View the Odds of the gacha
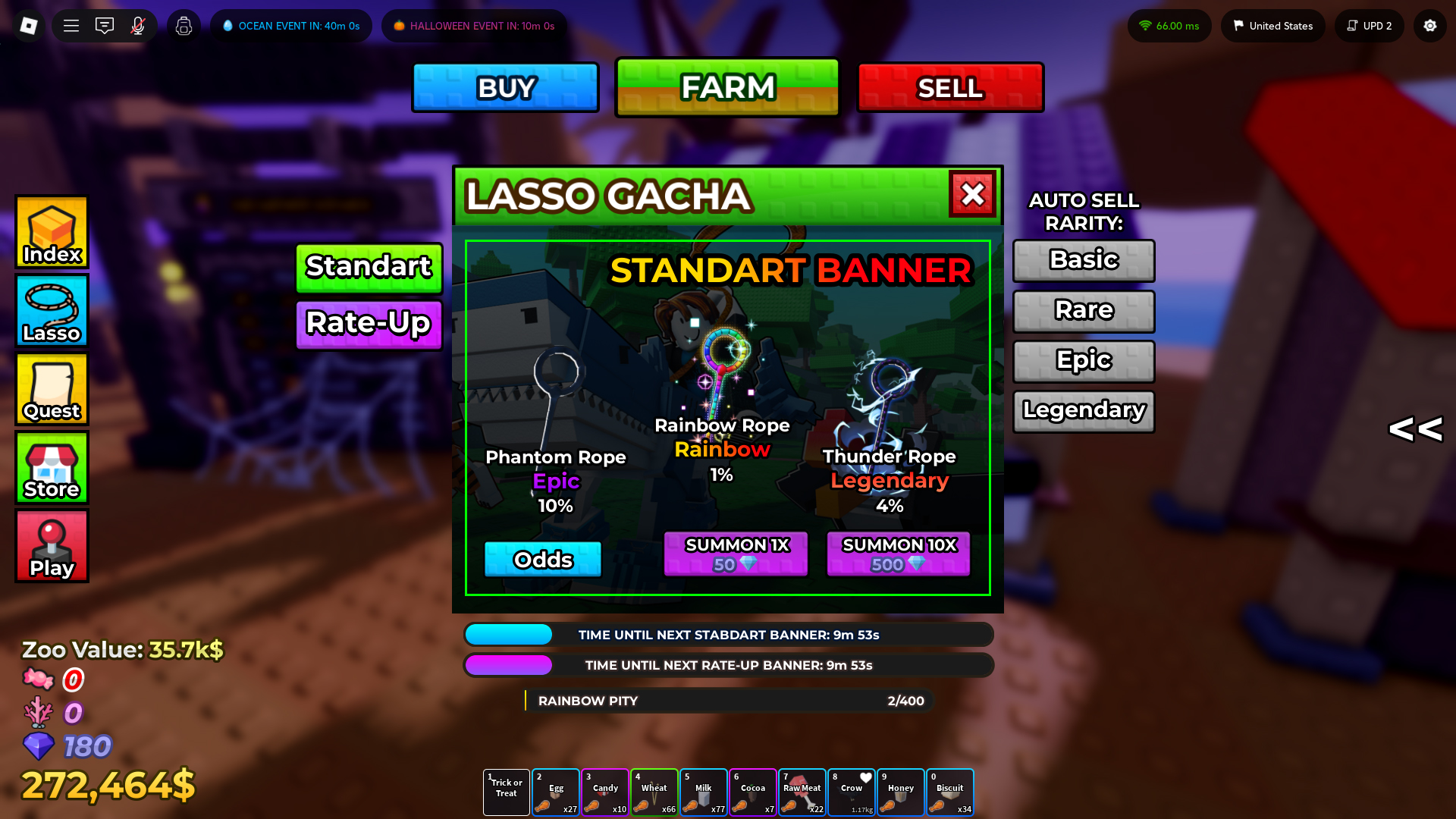Image resolution: width=1456 pixels, height=819 pixels. [542, 559]
